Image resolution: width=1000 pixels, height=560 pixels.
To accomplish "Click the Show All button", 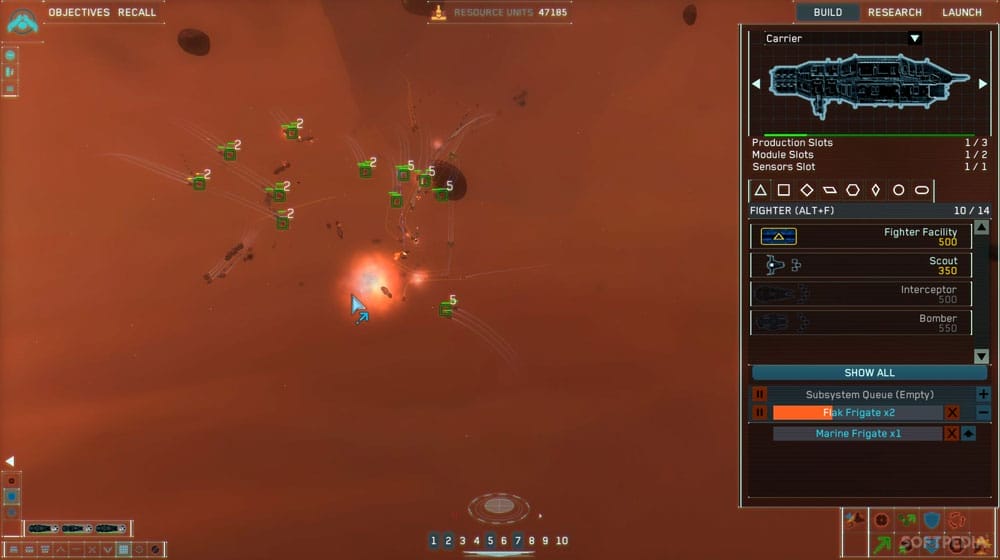I will point(869,373).
